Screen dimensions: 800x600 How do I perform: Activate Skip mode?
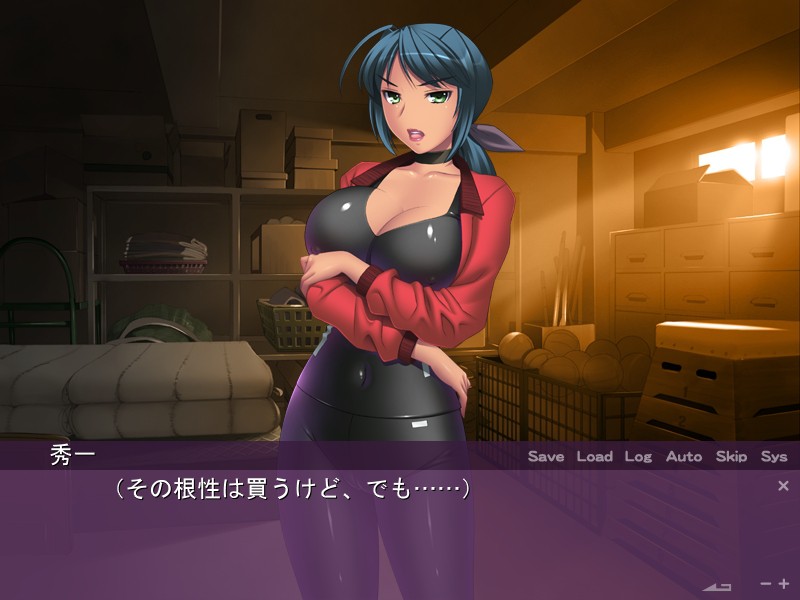pyautogui.click(x=731, y=456)
